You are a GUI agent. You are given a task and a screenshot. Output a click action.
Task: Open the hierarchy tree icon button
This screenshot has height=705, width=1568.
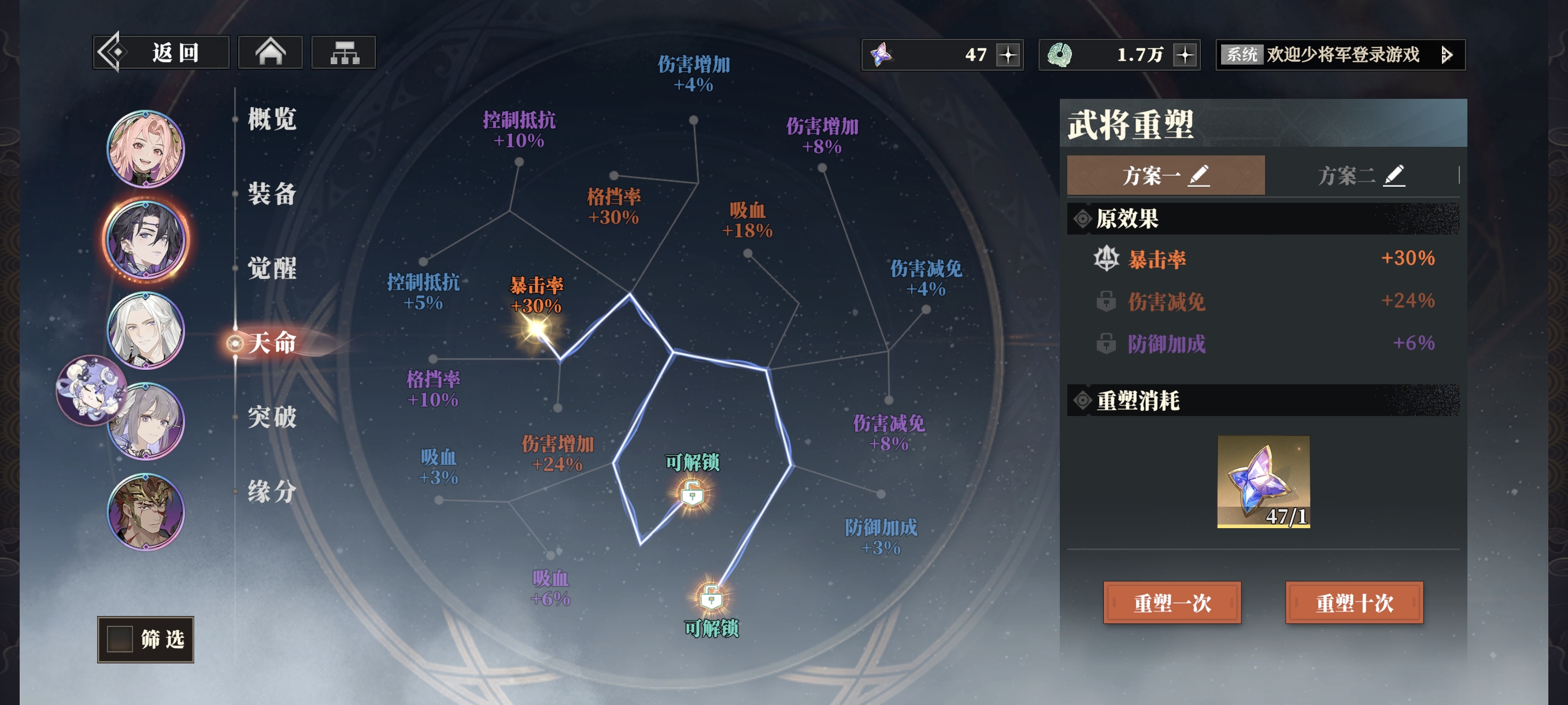point(344,53)
